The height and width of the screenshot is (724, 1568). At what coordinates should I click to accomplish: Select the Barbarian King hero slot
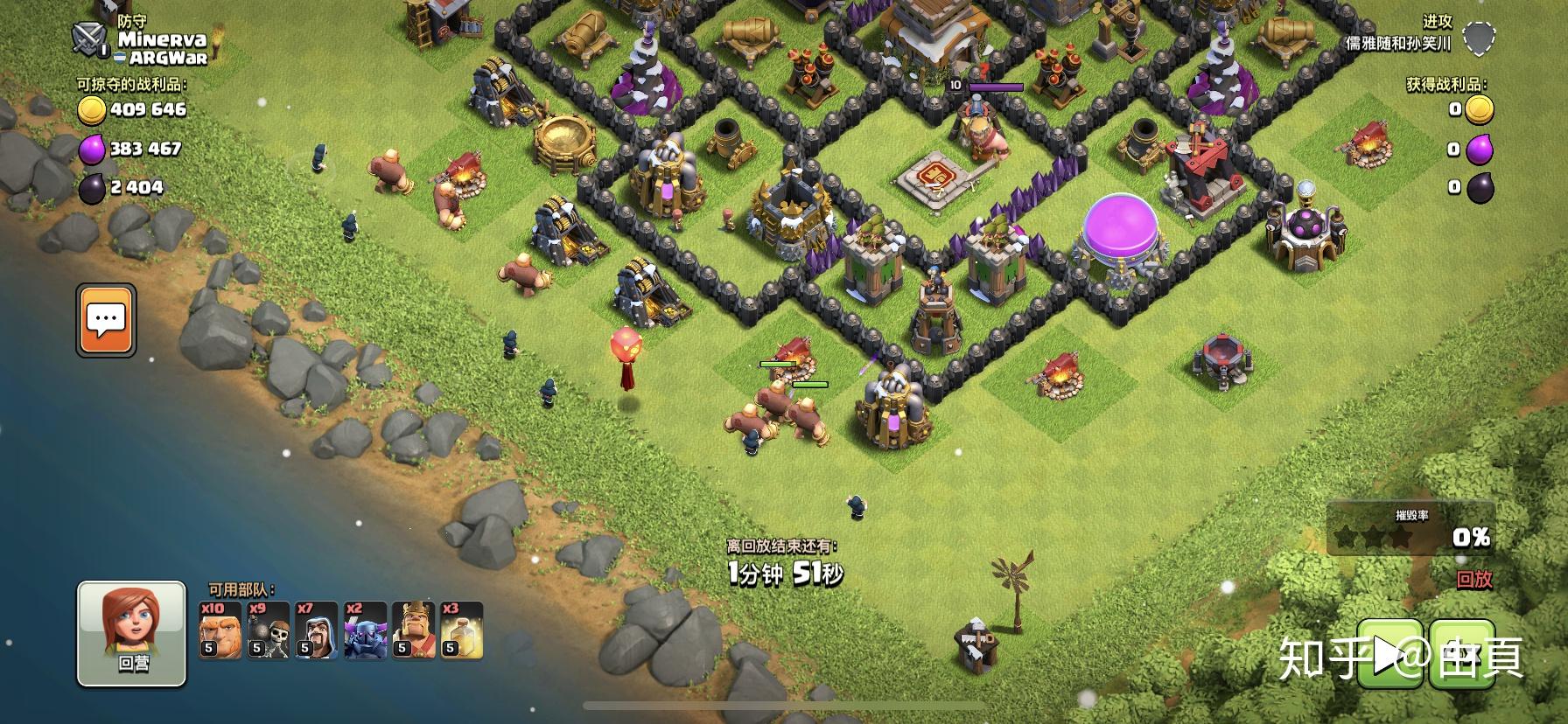click(413, 630)
